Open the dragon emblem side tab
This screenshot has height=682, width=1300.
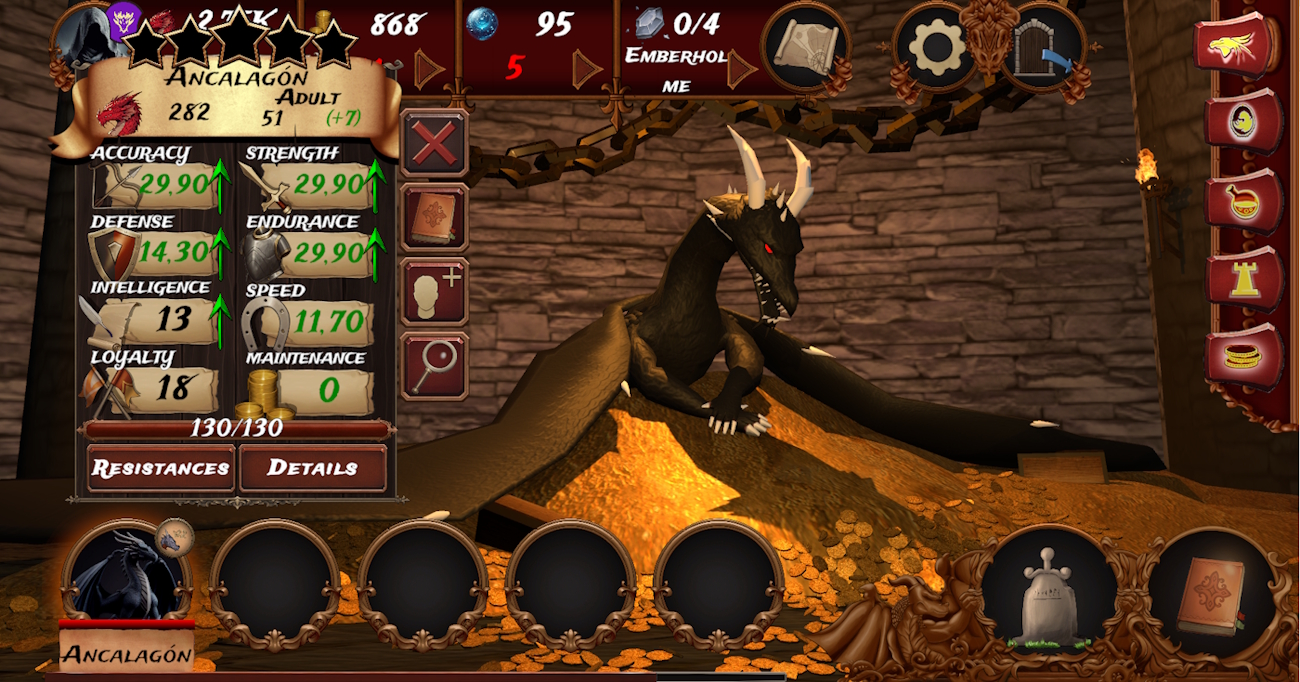[x=1238, y=46]
